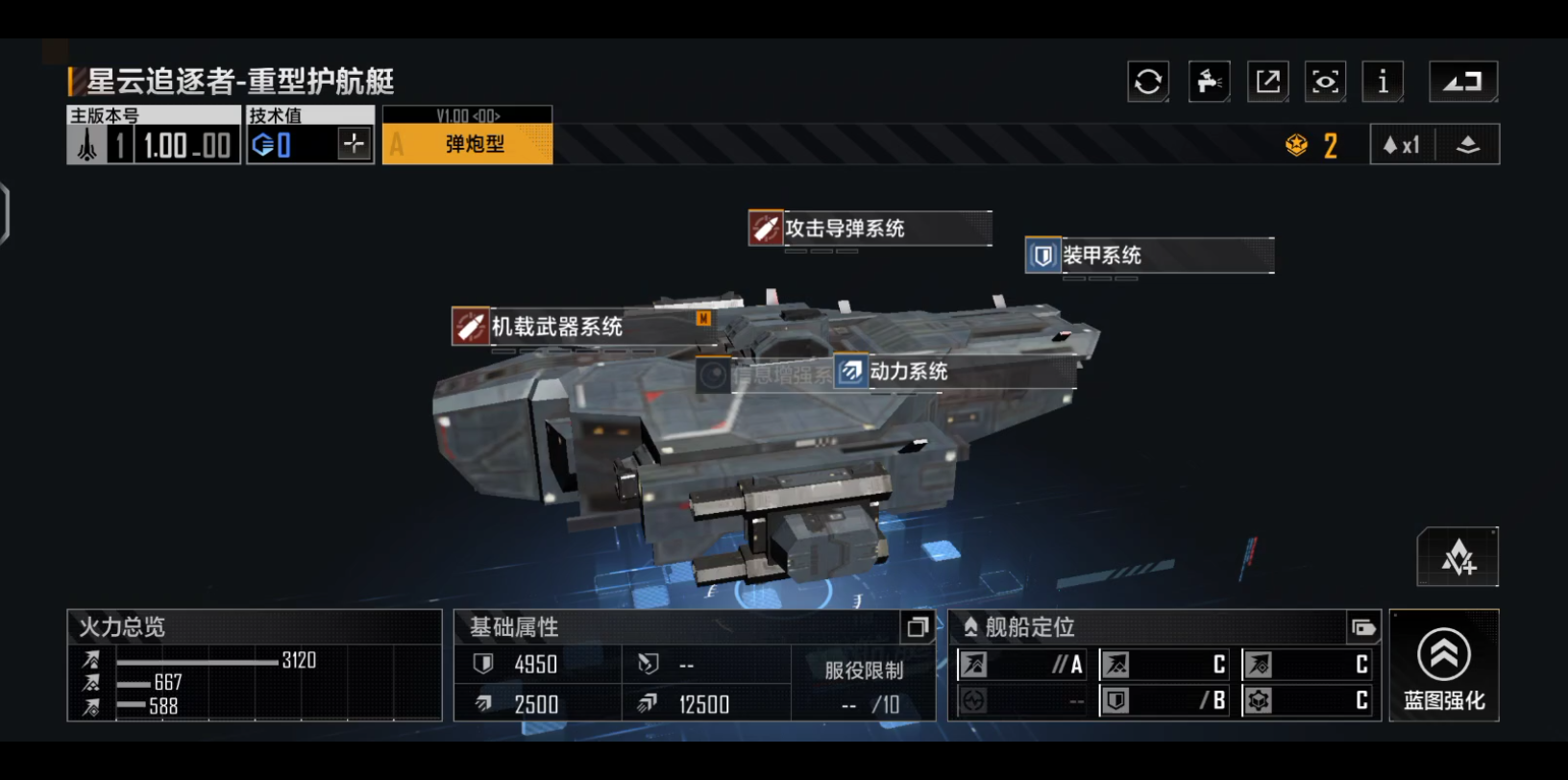Refresh the ship model view

tap(1148, 82)
